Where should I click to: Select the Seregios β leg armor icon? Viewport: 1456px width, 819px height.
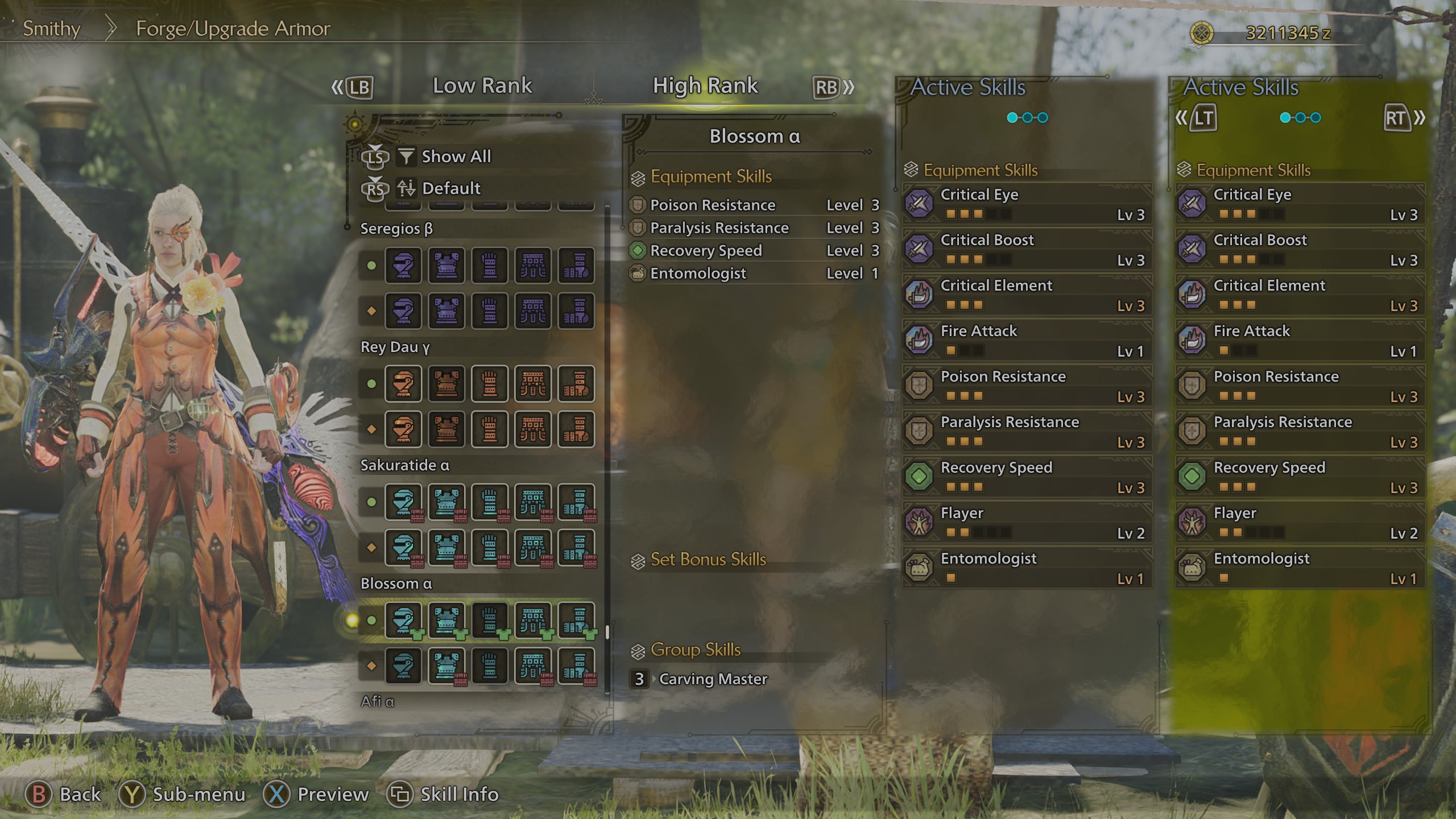pos(577,266)
